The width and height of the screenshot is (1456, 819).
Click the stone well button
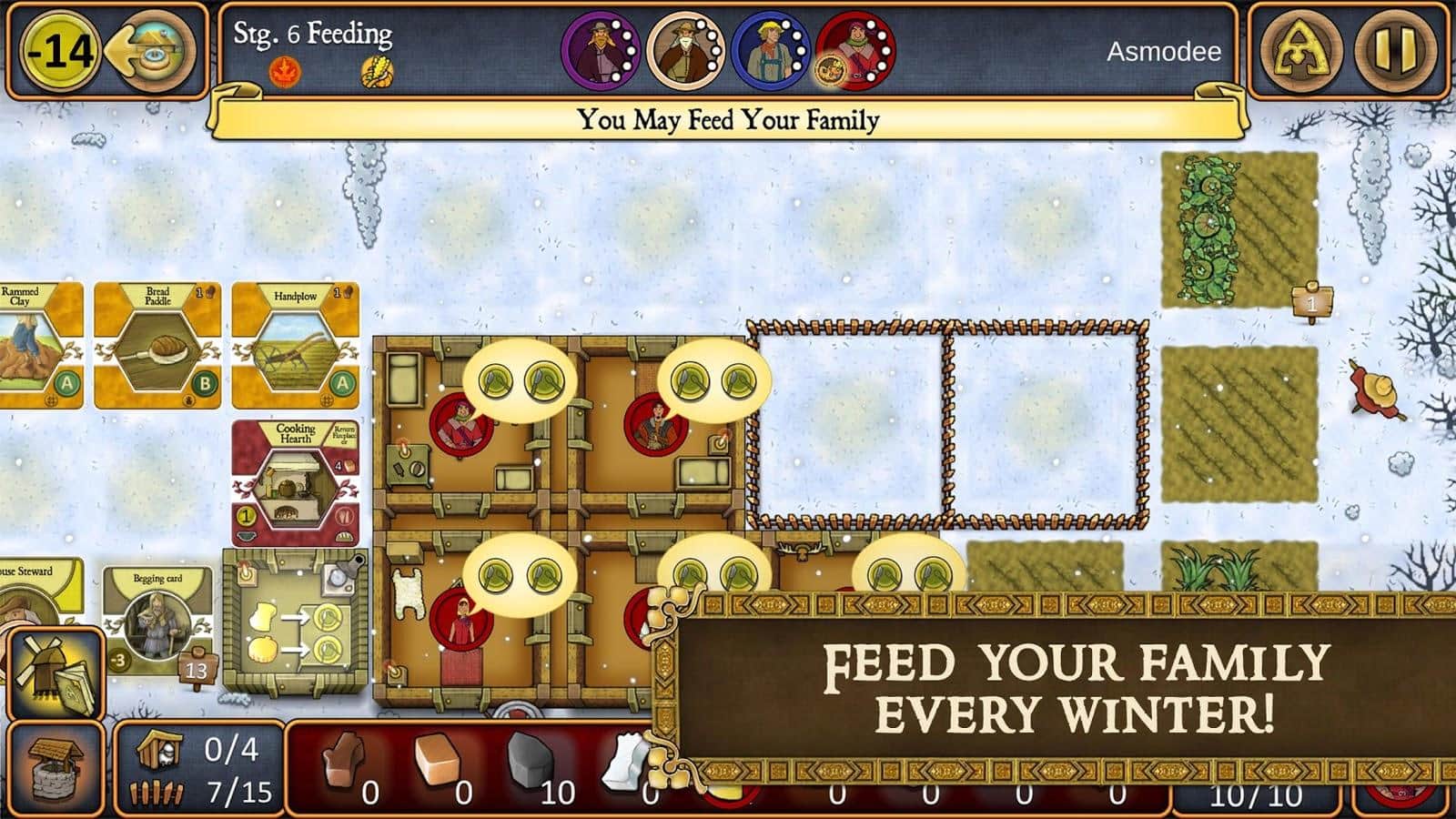[x=55, y=769]
